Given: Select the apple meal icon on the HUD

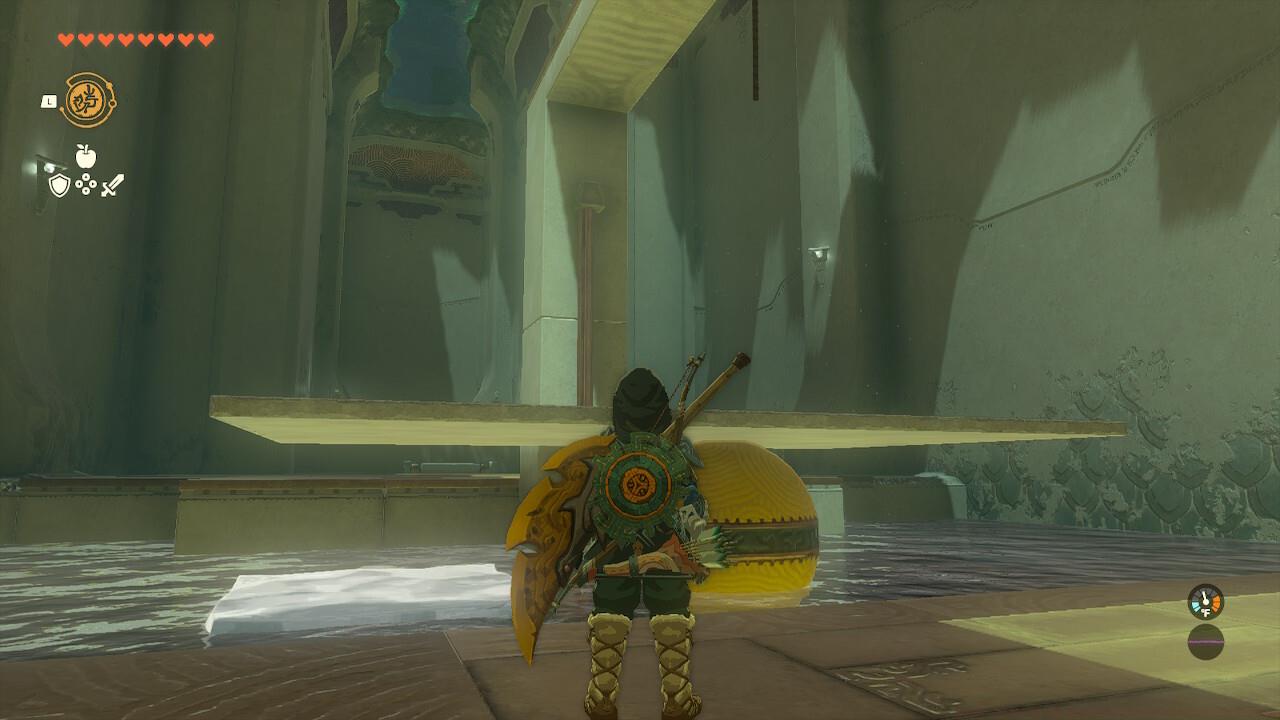Looking at the screenshot, I should (88, 157).
